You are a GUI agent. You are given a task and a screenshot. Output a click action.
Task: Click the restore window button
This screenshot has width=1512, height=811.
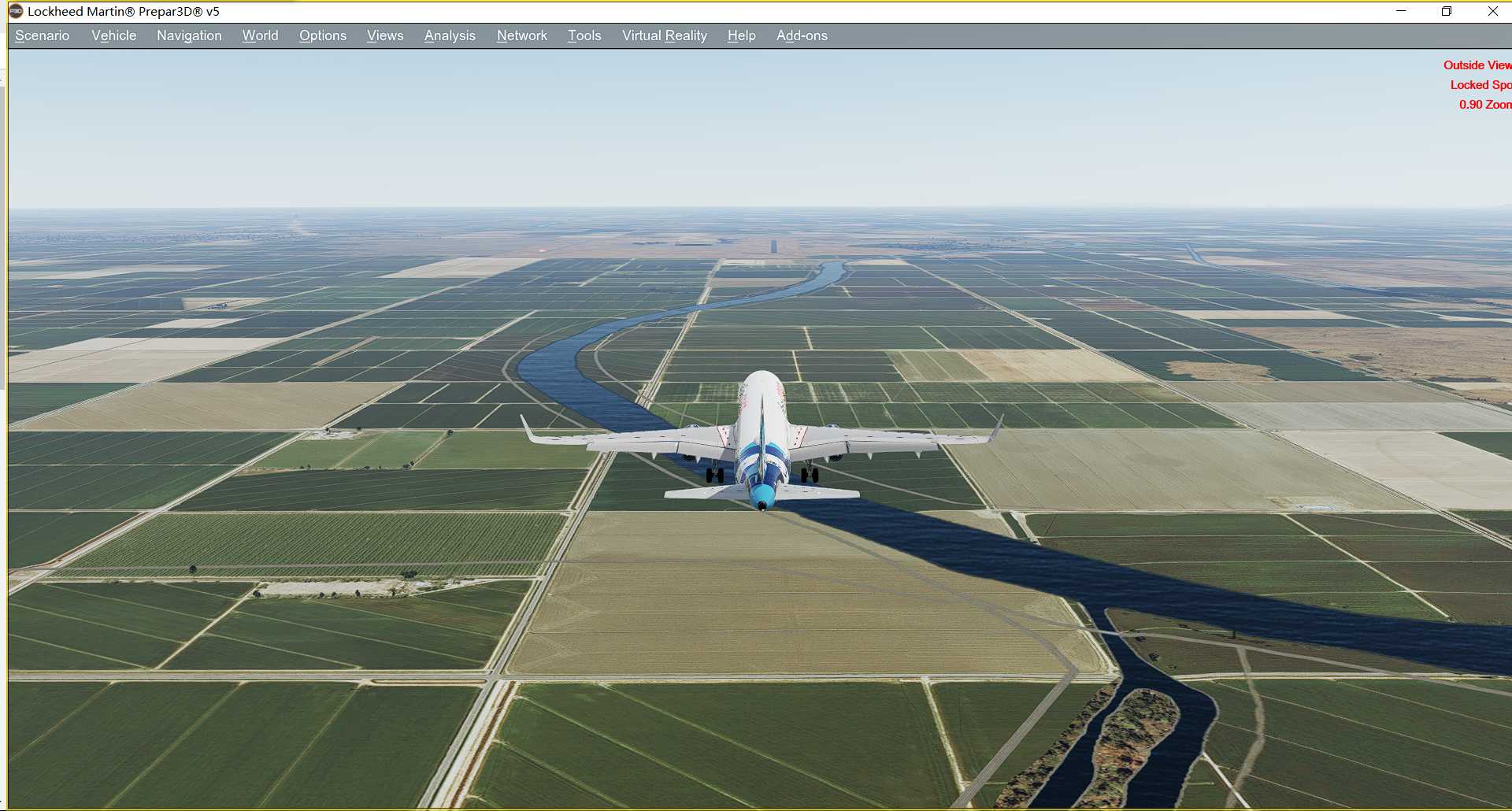[1447, 11]
